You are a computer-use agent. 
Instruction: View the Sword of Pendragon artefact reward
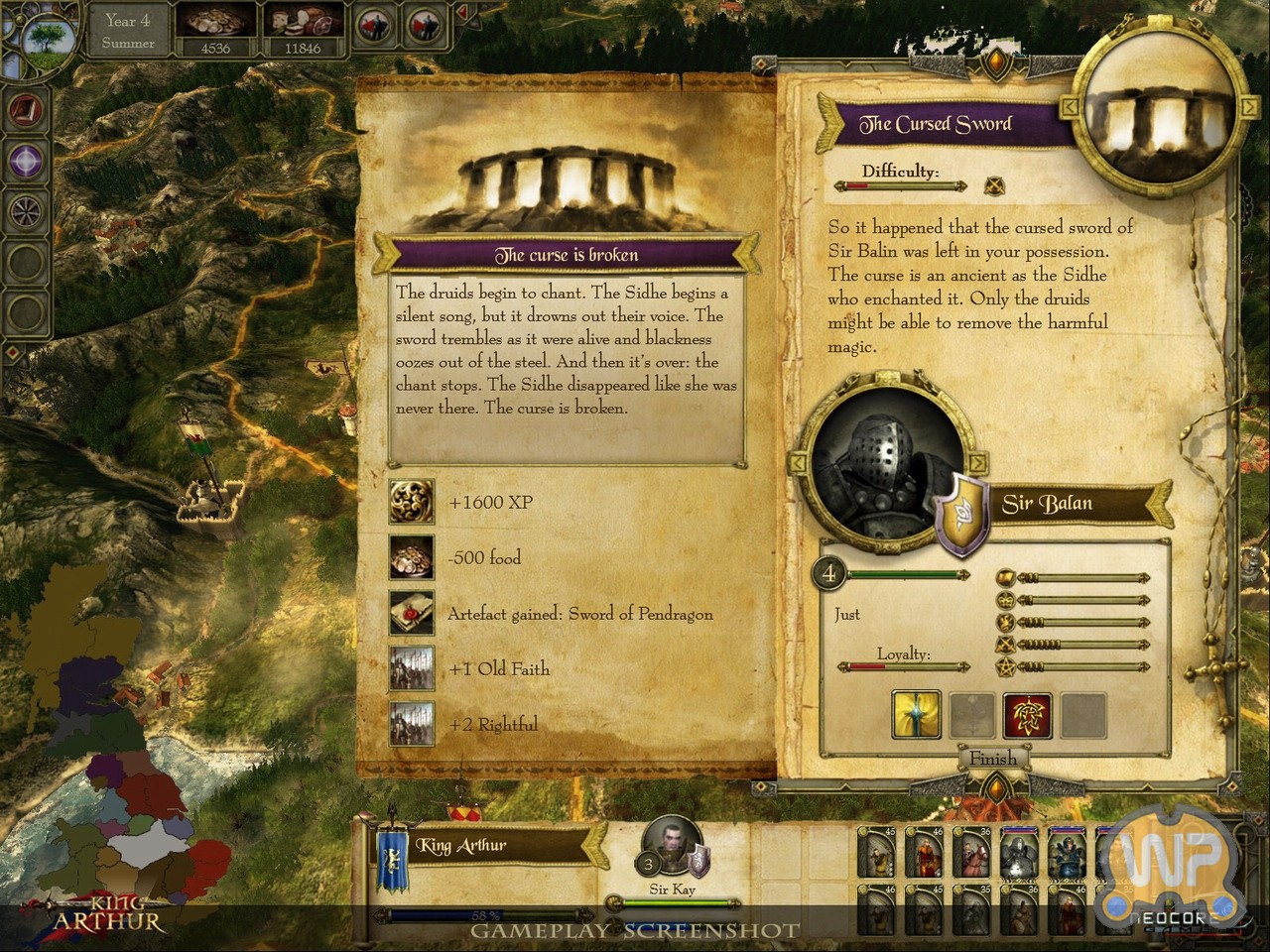tap(411, 613)
